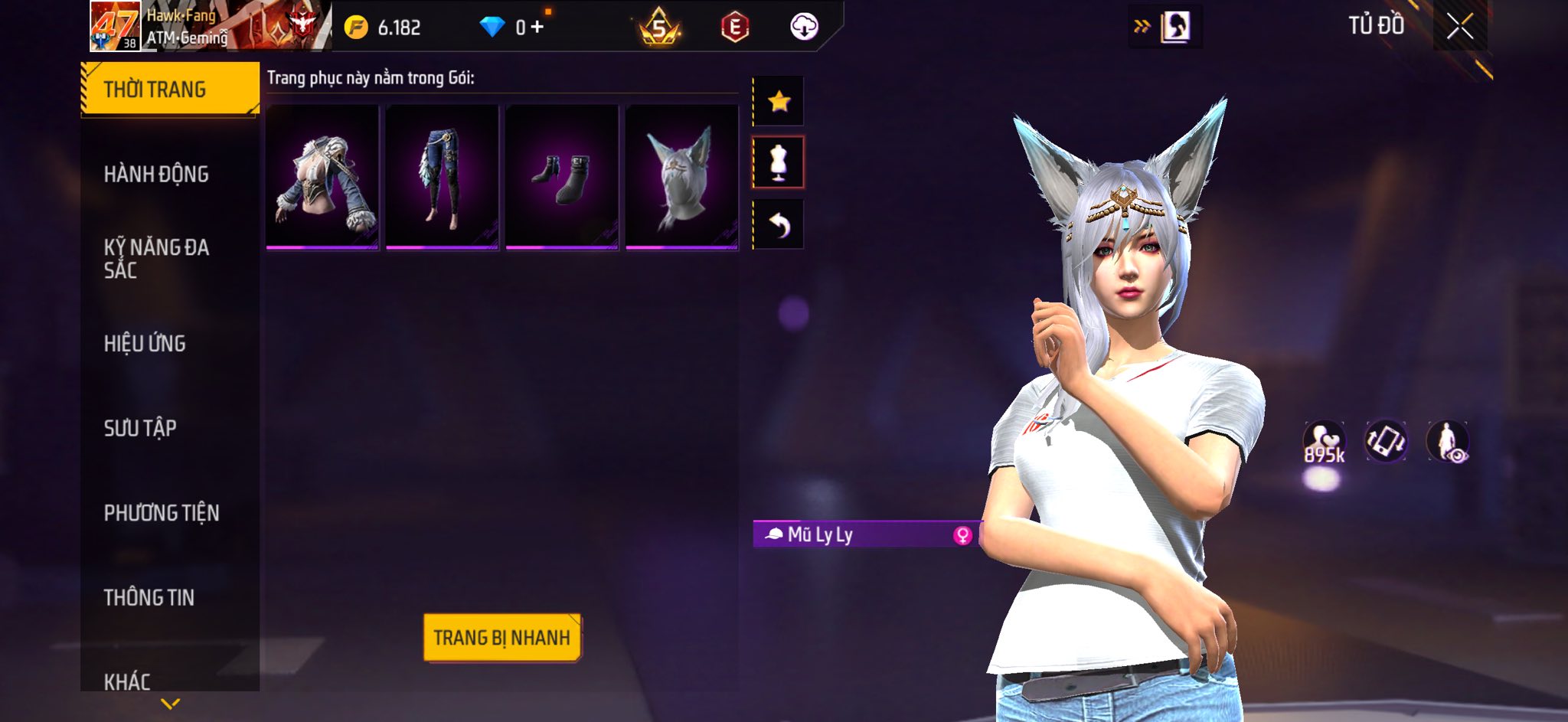Select the fur-trimmed jacket top item
The image size is (1568, 722).
tap(322, 177)
